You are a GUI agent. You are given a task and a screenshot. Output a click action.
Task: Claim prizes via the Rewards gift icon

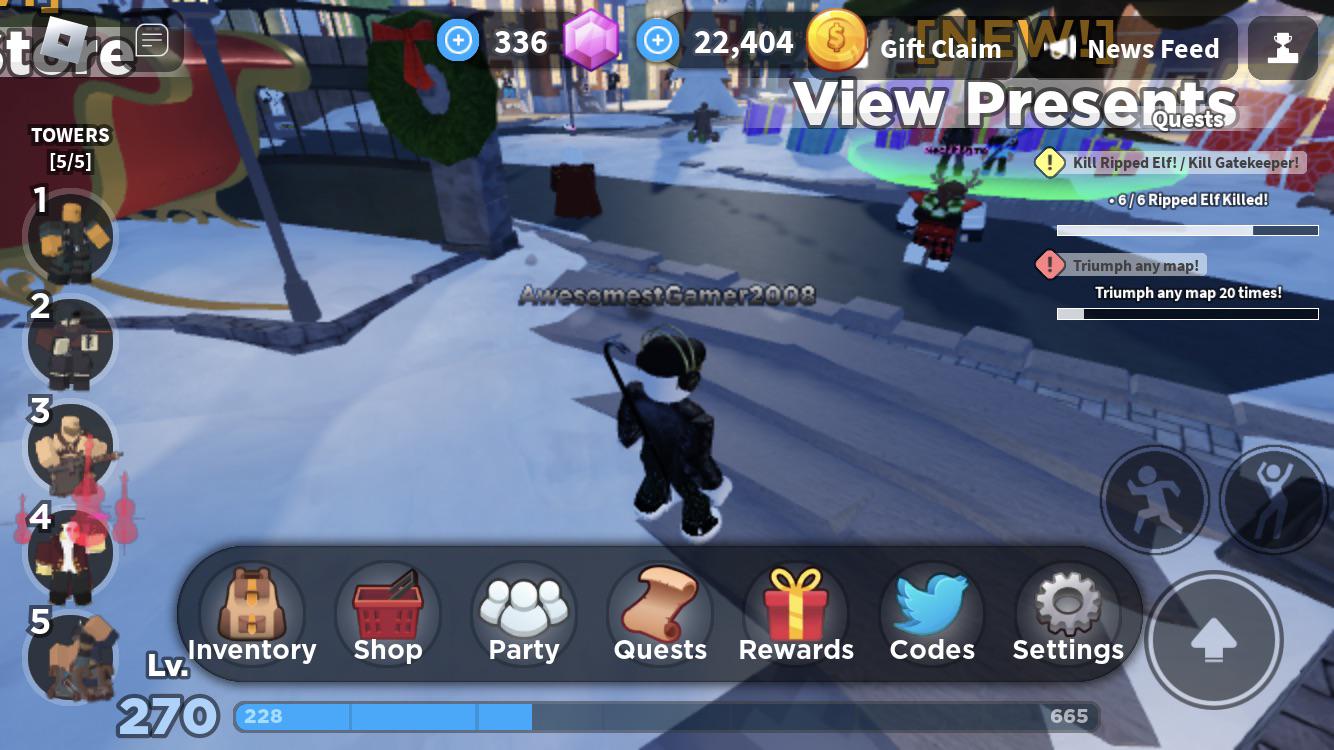(x=795, y=604)
